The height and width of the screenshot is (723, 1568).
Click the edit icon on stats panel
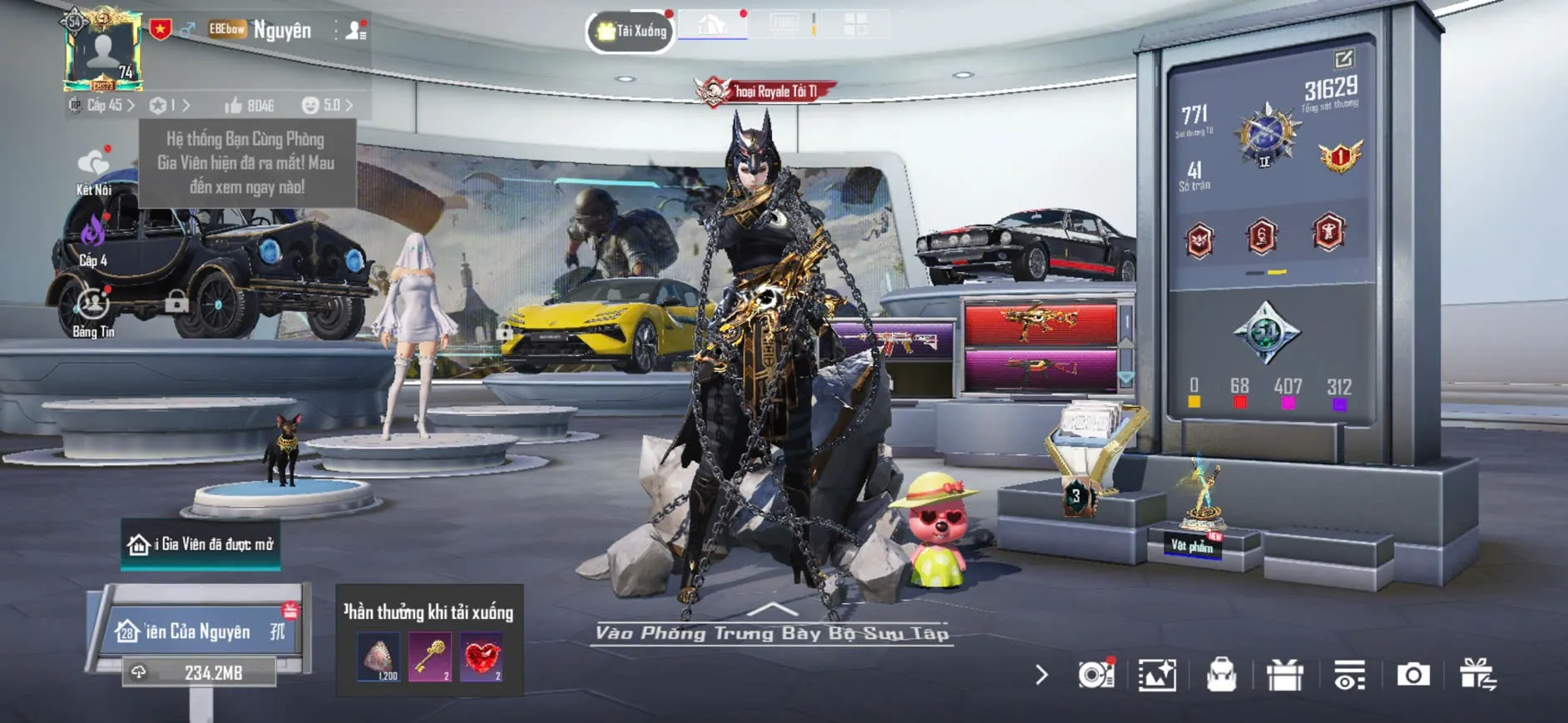[1343, 58]
